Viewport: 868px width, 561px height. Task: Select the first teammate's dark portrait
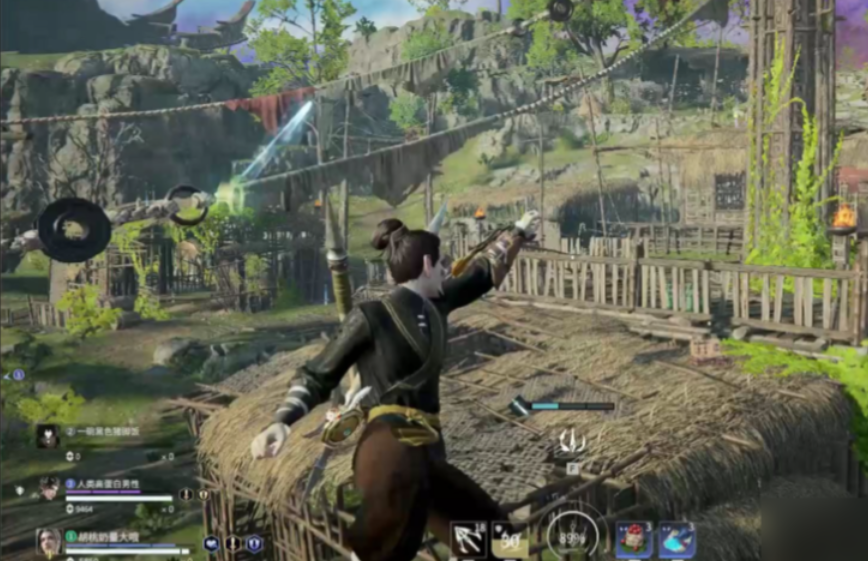pos(47,435)
